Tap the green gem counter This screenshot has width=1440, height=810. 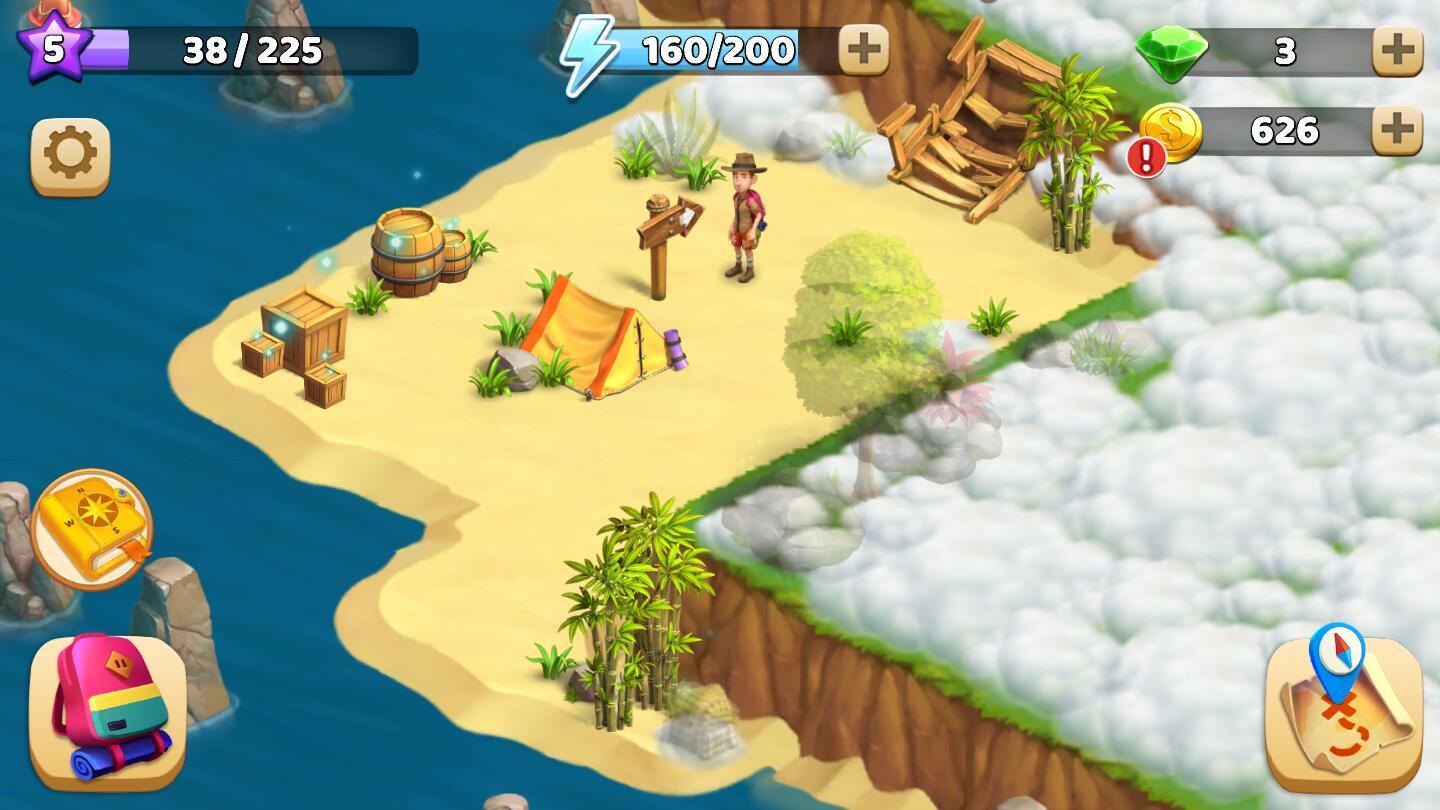point(1186,48)
